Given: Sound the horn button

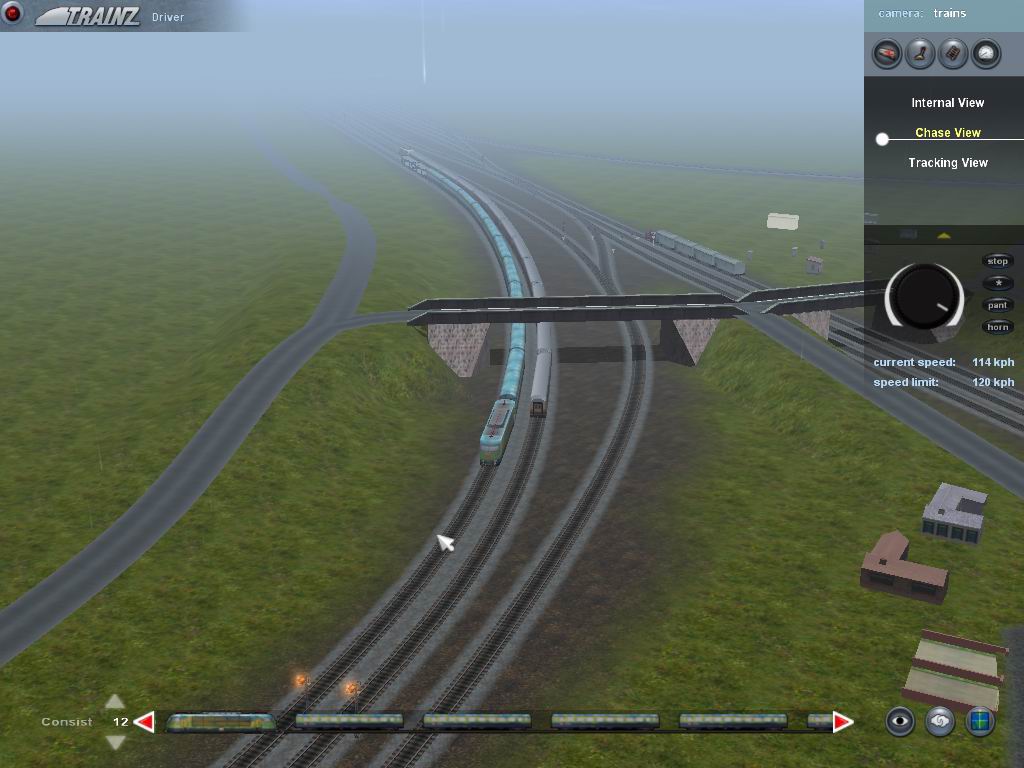Looking at the screenshot, I should (998, 327).
